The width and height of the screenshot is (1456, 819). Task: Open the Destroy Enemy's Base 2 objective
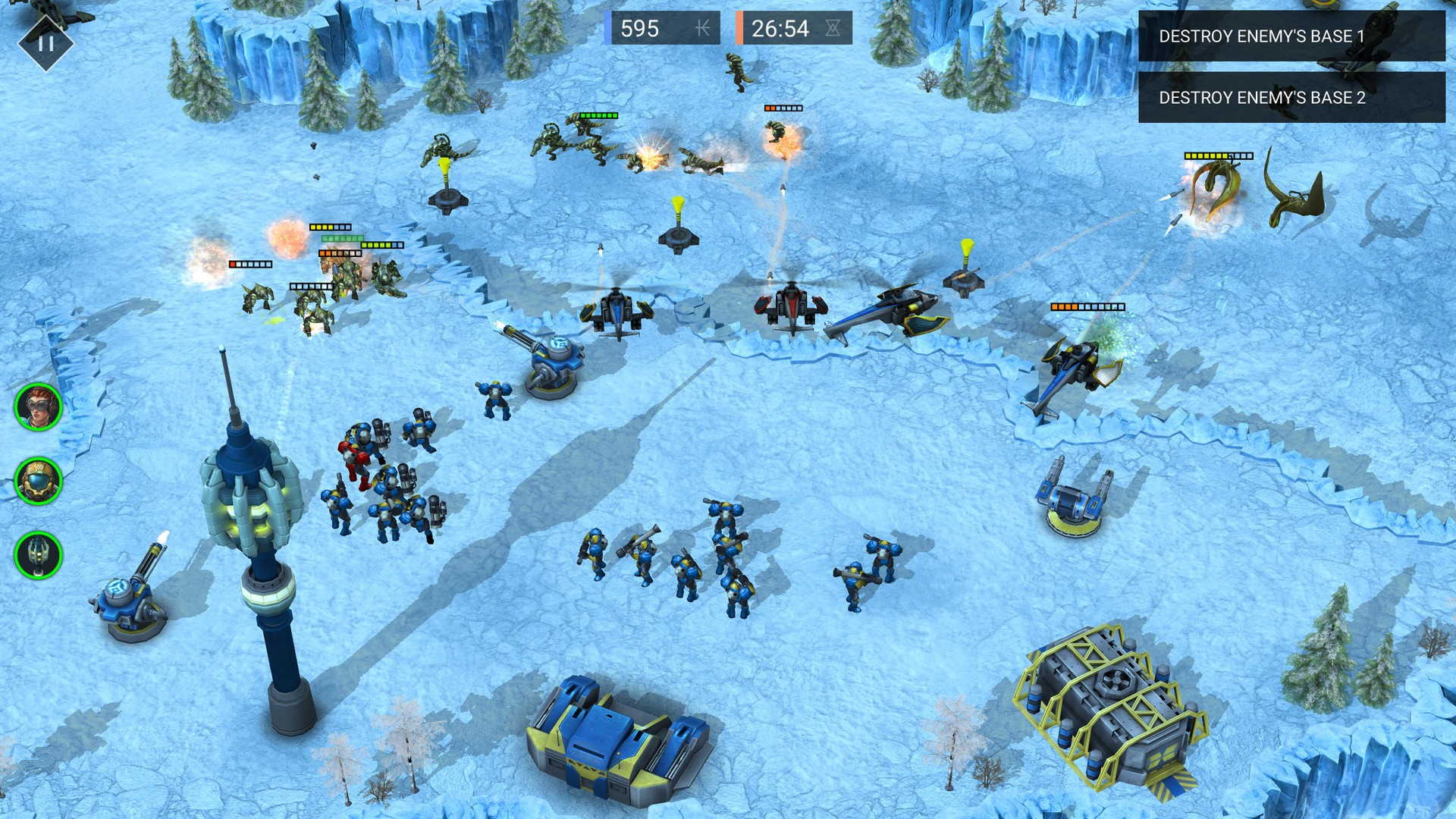pos(1291,98)
